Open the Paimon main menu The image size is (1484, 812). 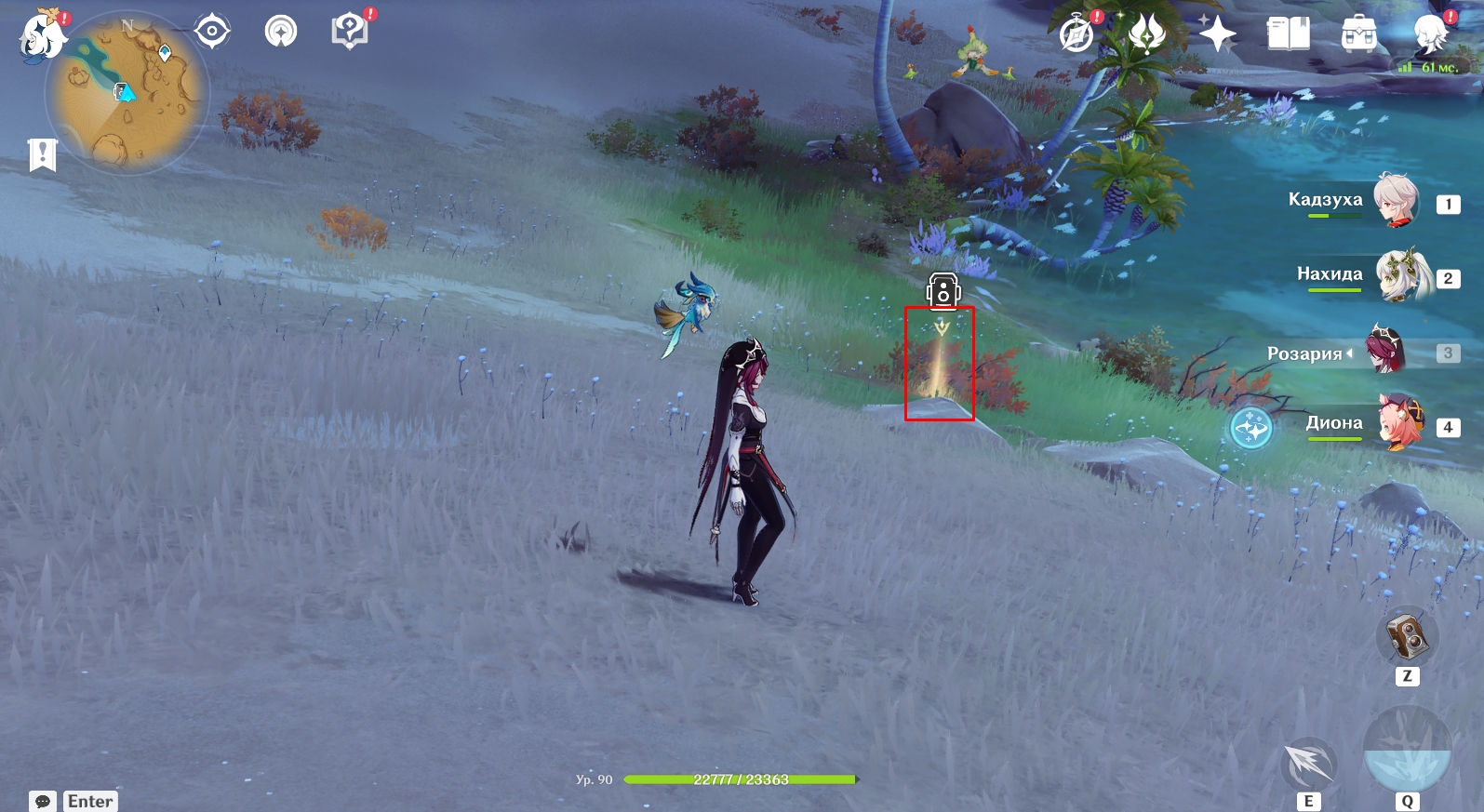click(42, 35)
